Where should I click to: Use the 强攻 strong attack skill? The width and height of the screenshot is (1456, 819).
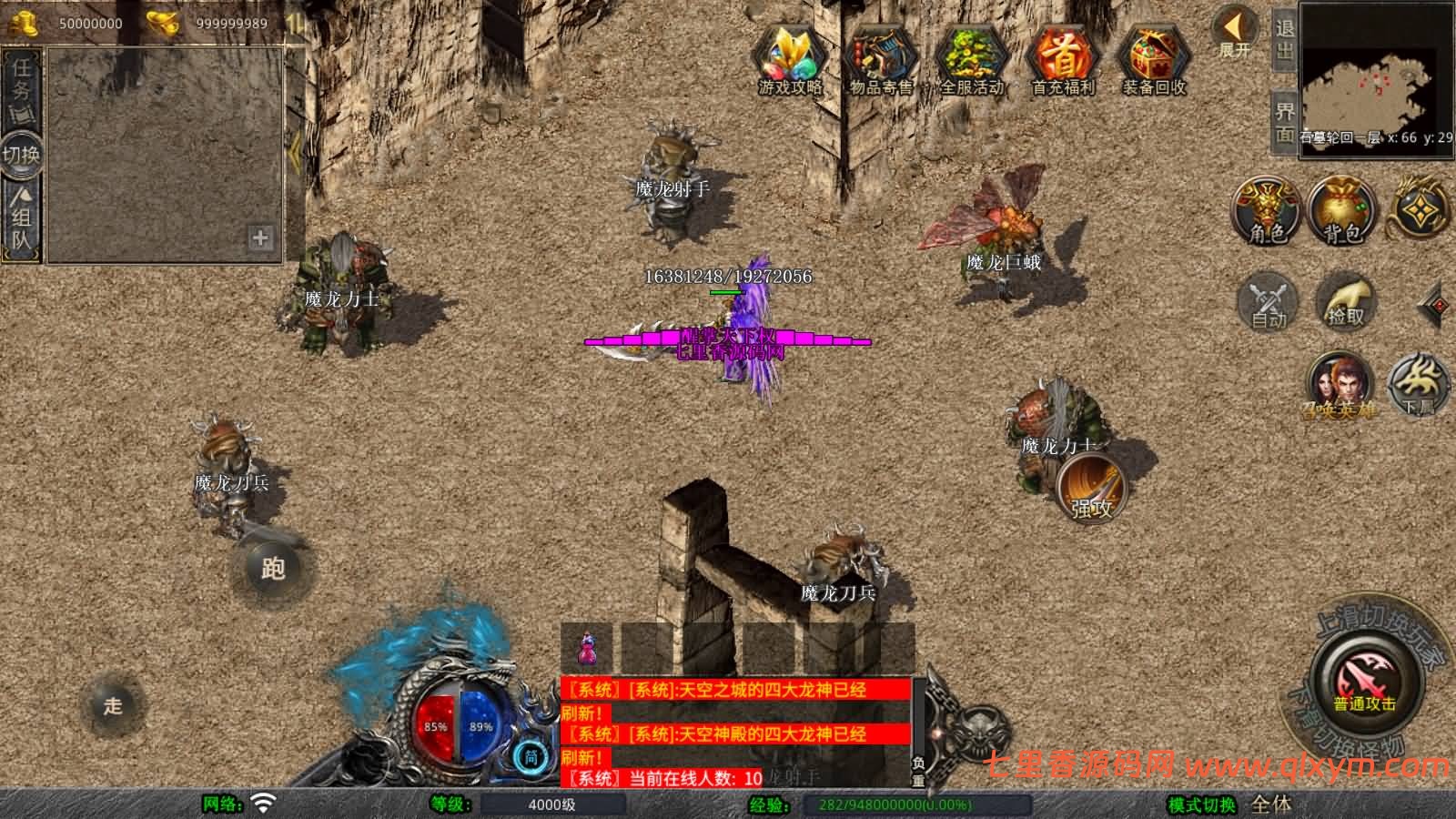pos(1092,489)
